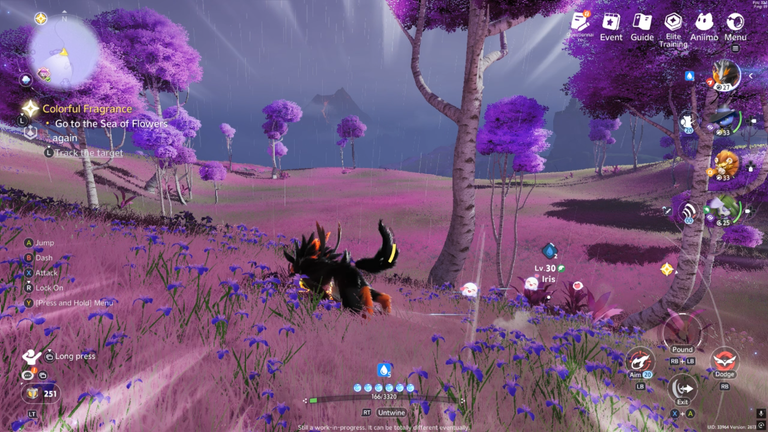768x432 pixels.
Task: Select the green and white Aniimo portrait
Action: [725, 210]
